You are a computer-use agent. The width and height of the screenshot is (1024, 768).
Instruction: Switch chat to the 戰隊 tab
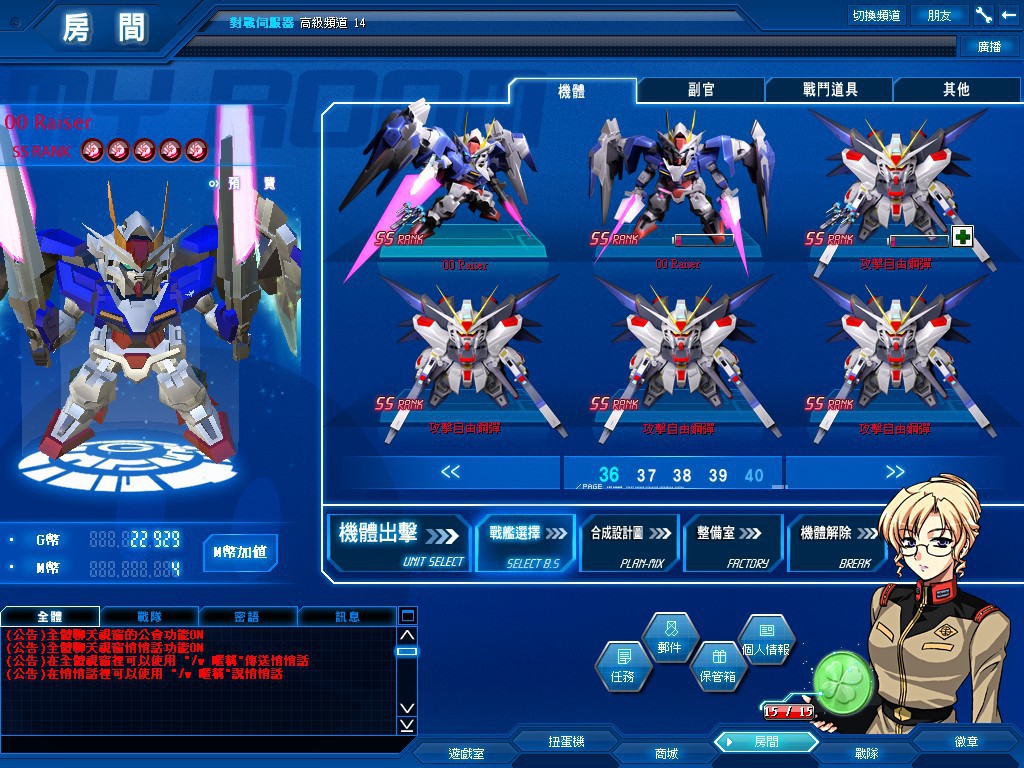(150, 616)
